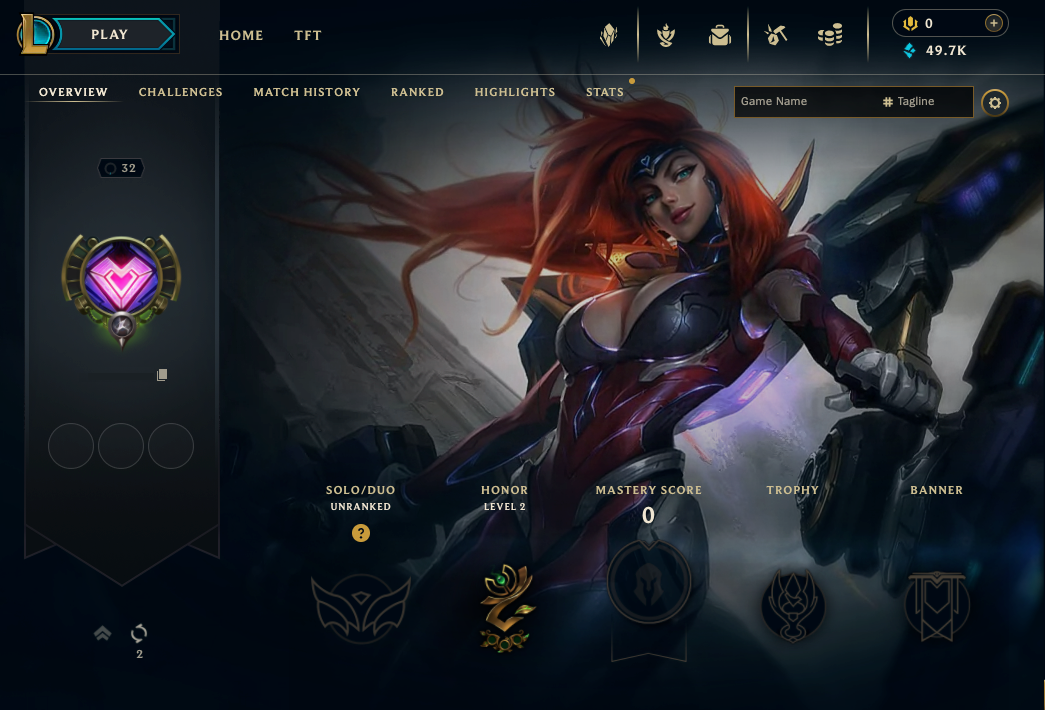Start matchmaking with the PLAY button
This screenshot has height=710, width=1045.
coord(109,35)
